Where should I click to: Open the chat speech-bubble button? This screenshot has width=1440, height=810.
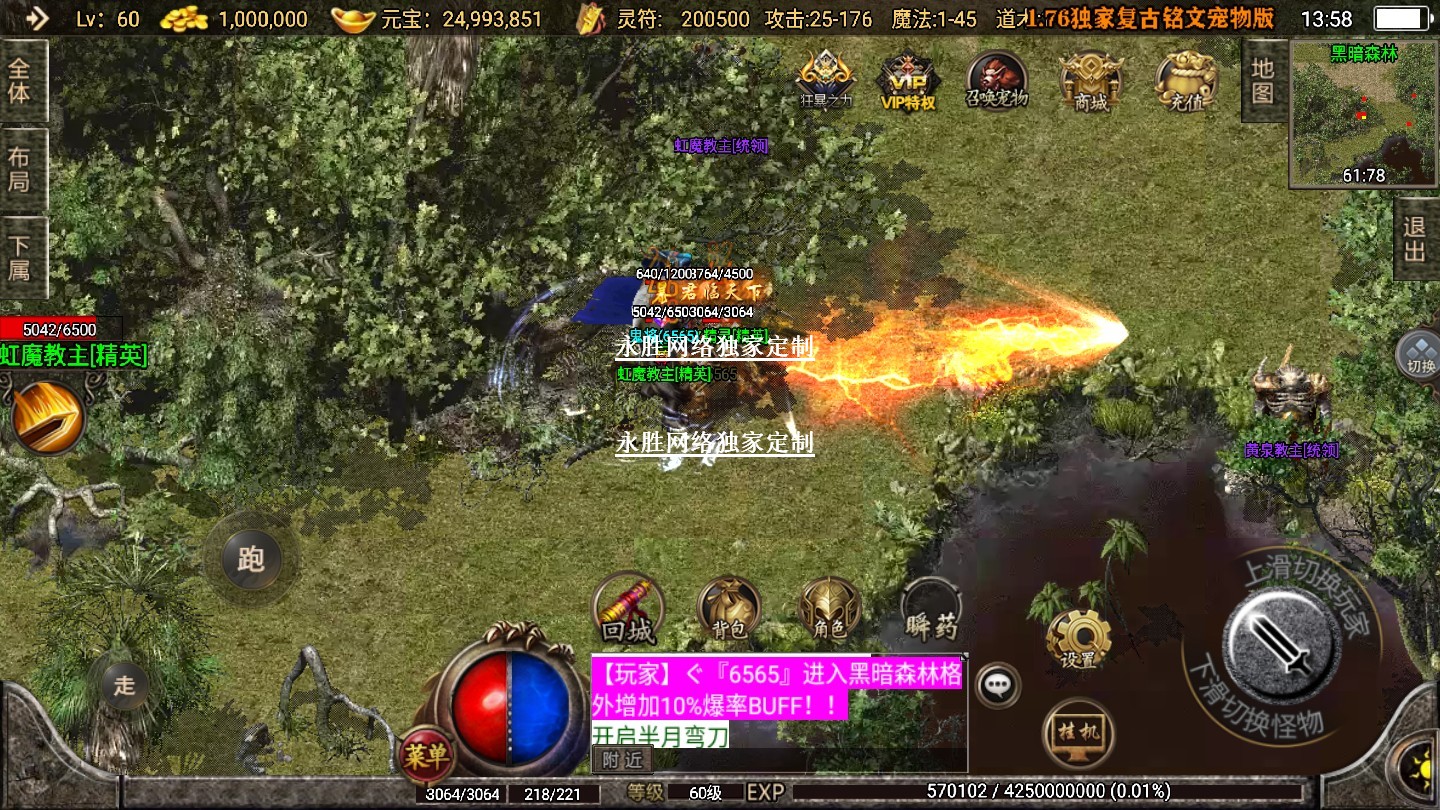997,685
